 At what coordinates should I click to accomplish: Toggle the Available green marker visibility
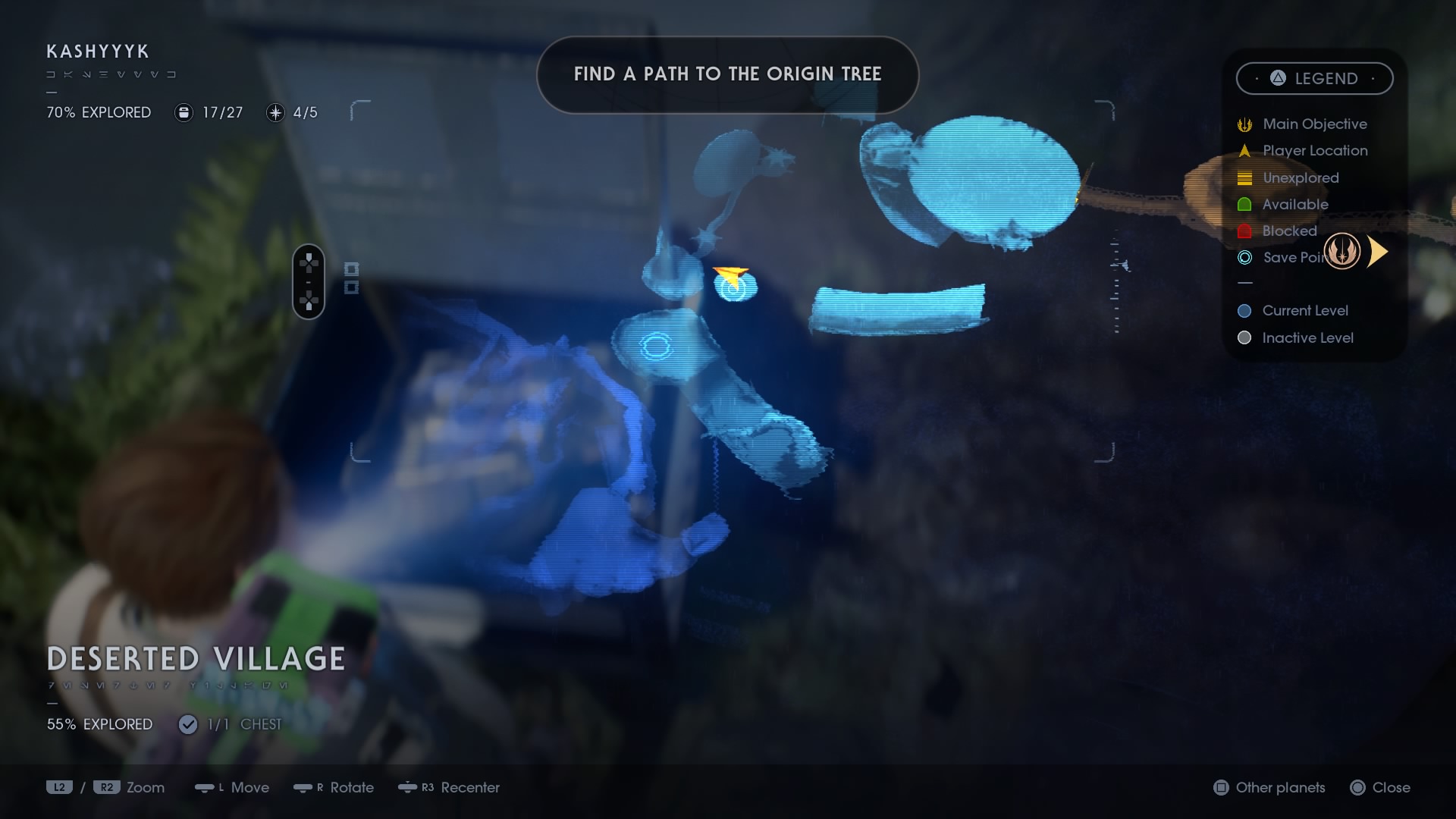(1244, 204)
